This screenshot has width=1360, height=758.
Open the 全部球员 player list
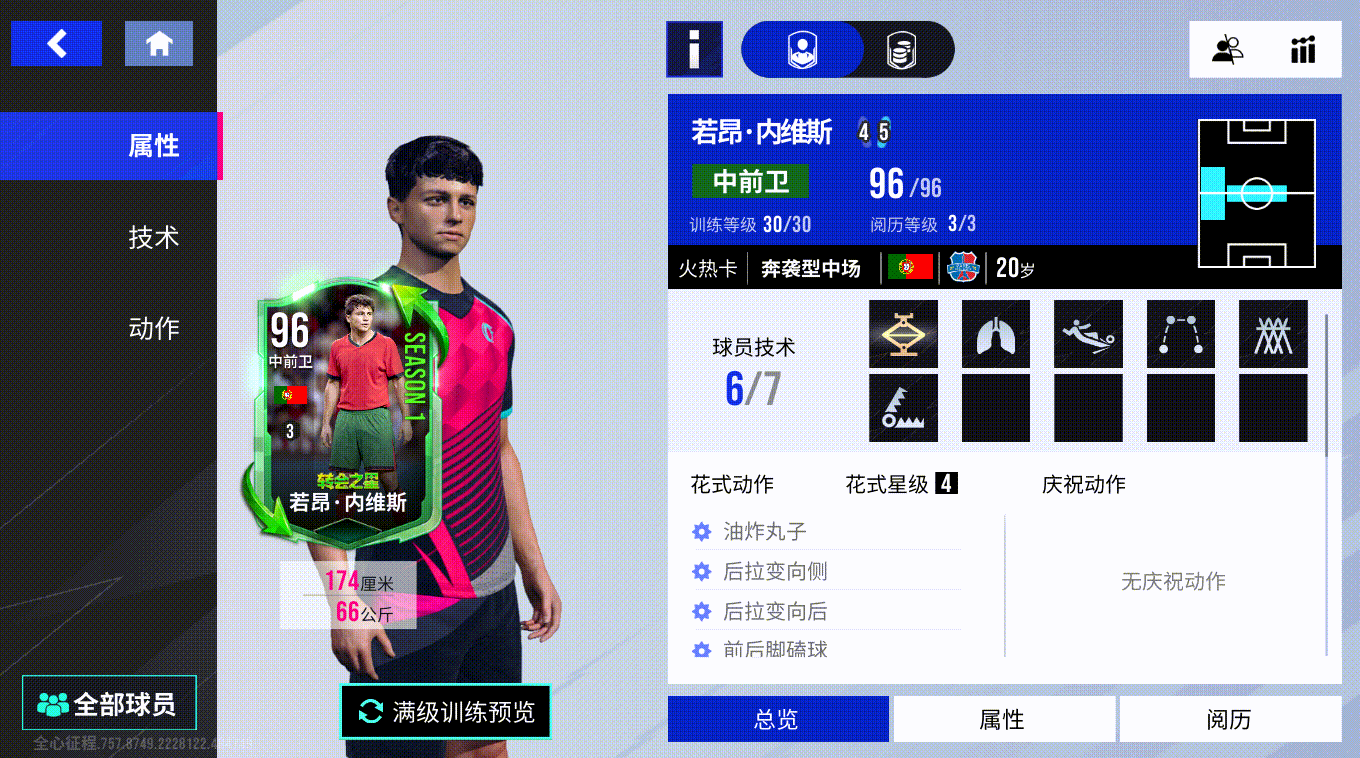(109, 703)
